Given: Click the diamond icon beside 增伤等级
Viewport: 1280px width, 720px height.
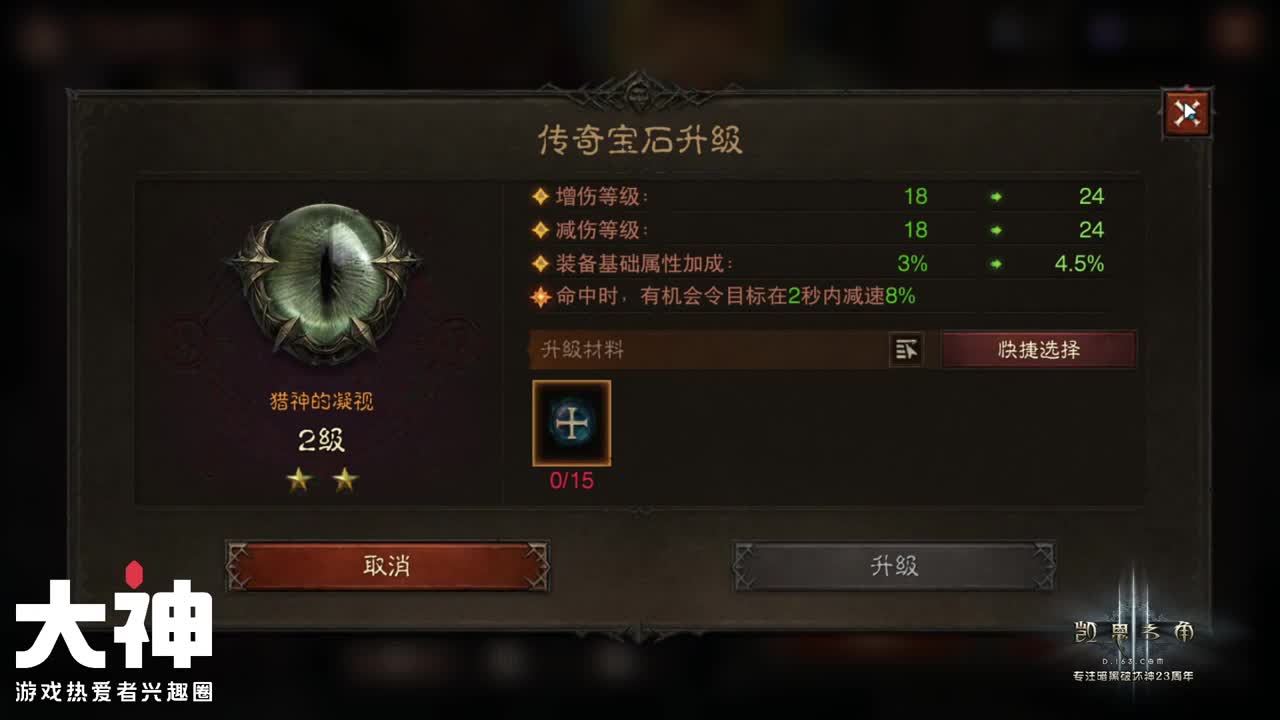Looking at the screenshot, I should 540,197.
